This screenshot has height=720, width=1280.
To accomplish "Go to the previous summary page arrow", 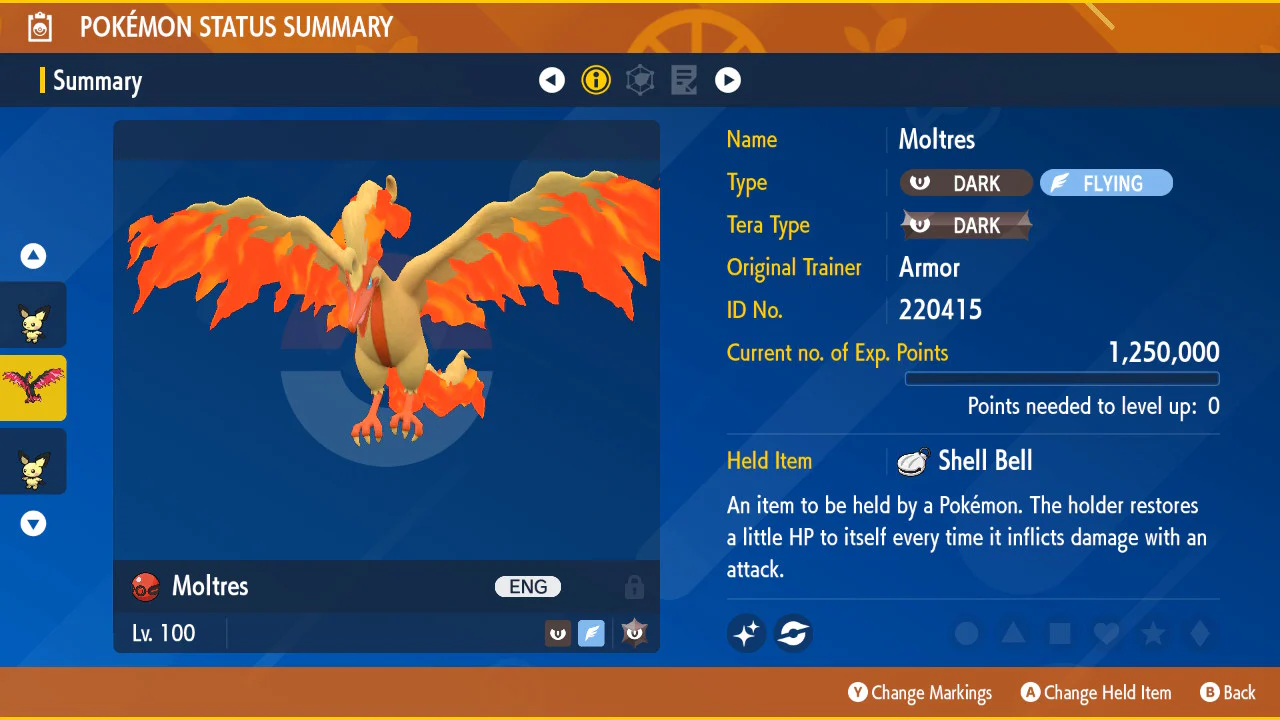I will coord(552,80).
